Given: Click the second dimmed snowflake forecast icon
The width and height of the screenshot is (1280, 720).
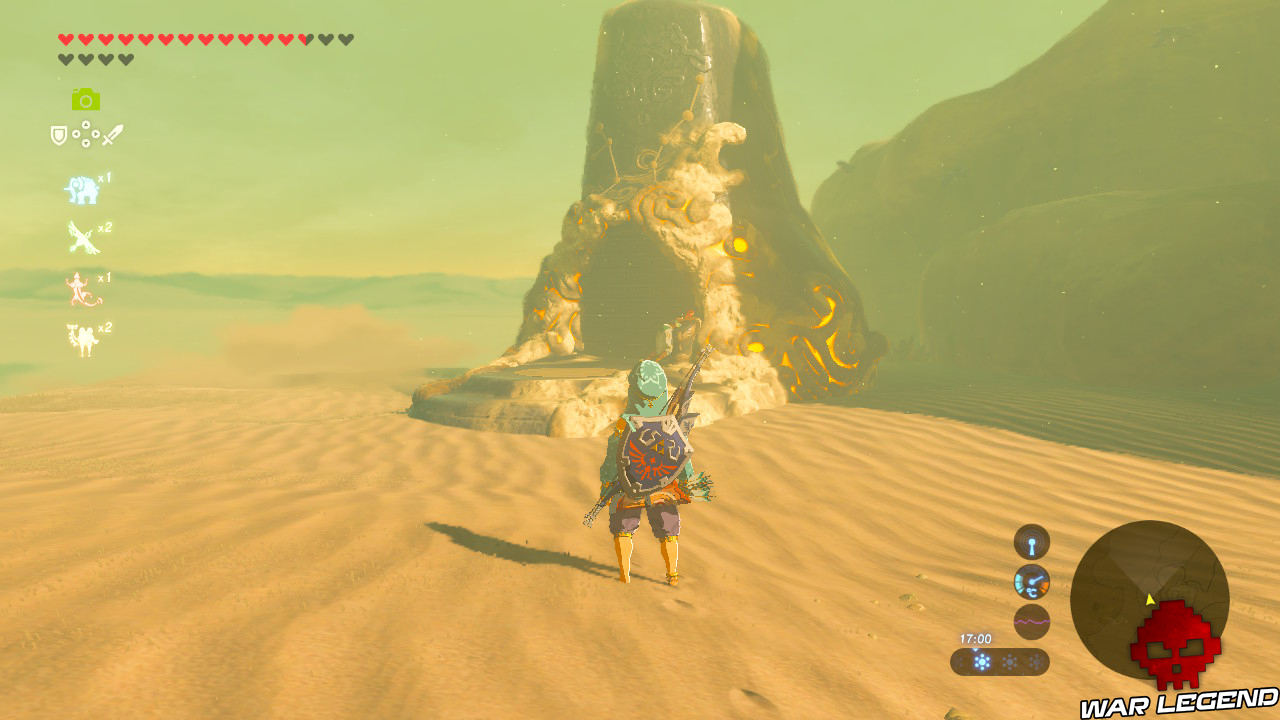Looking at the screenshot, I should click(1009, 661).
